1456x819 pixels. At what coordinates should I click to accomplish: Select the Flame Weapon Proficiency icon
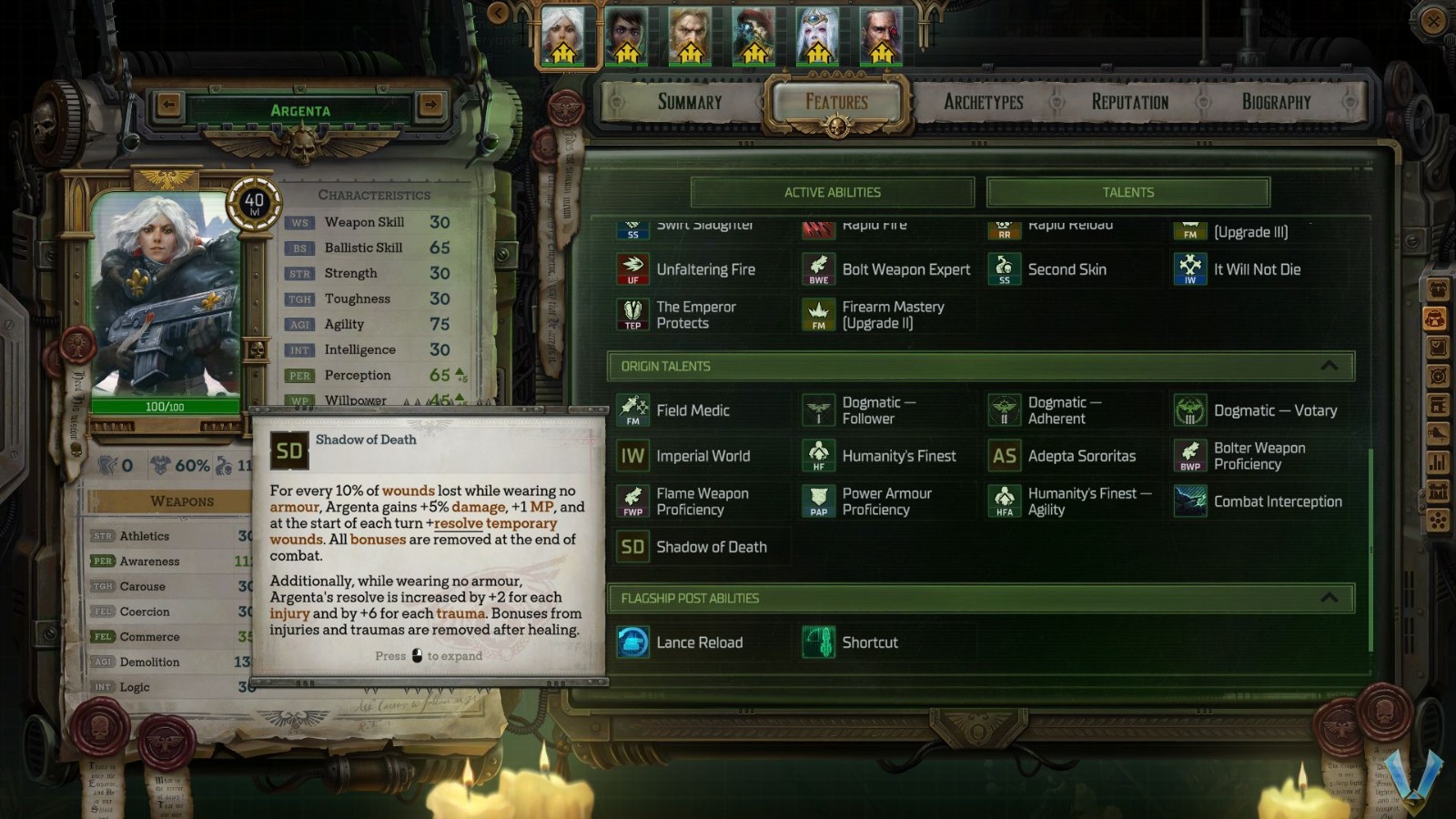pyautogui.click(x=632, y=501)
